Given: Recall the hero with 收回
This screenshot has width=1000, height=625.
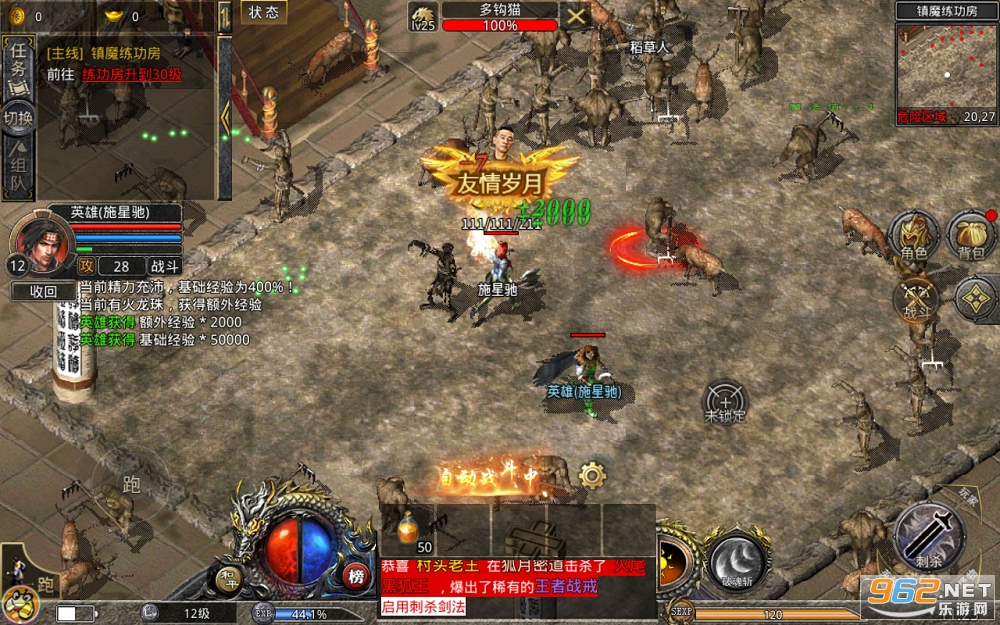Looking at the screenshot, I should coord(43,291).
